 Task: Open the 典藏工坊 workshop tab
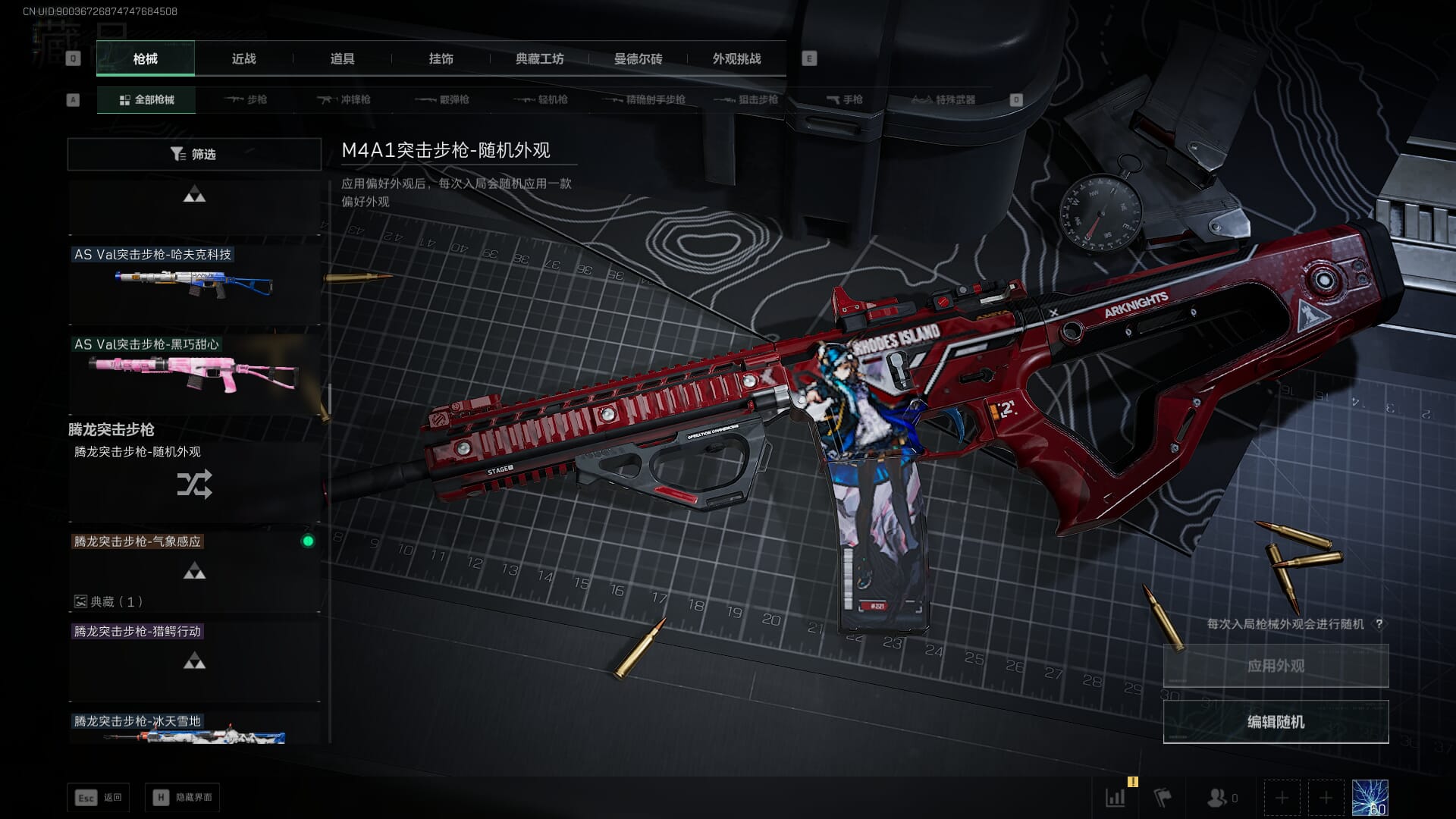539,59
